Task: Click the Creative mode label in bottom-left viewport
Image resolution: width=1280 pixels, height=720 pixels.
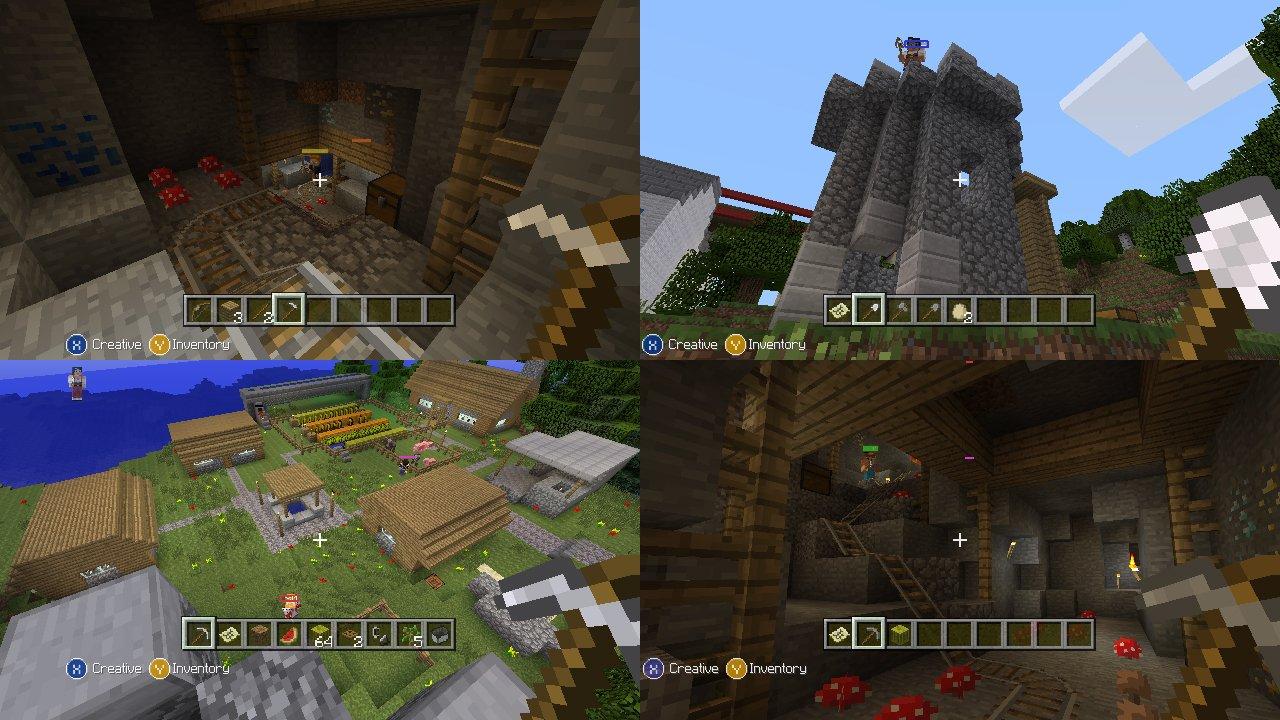Action: coord(115,667)
